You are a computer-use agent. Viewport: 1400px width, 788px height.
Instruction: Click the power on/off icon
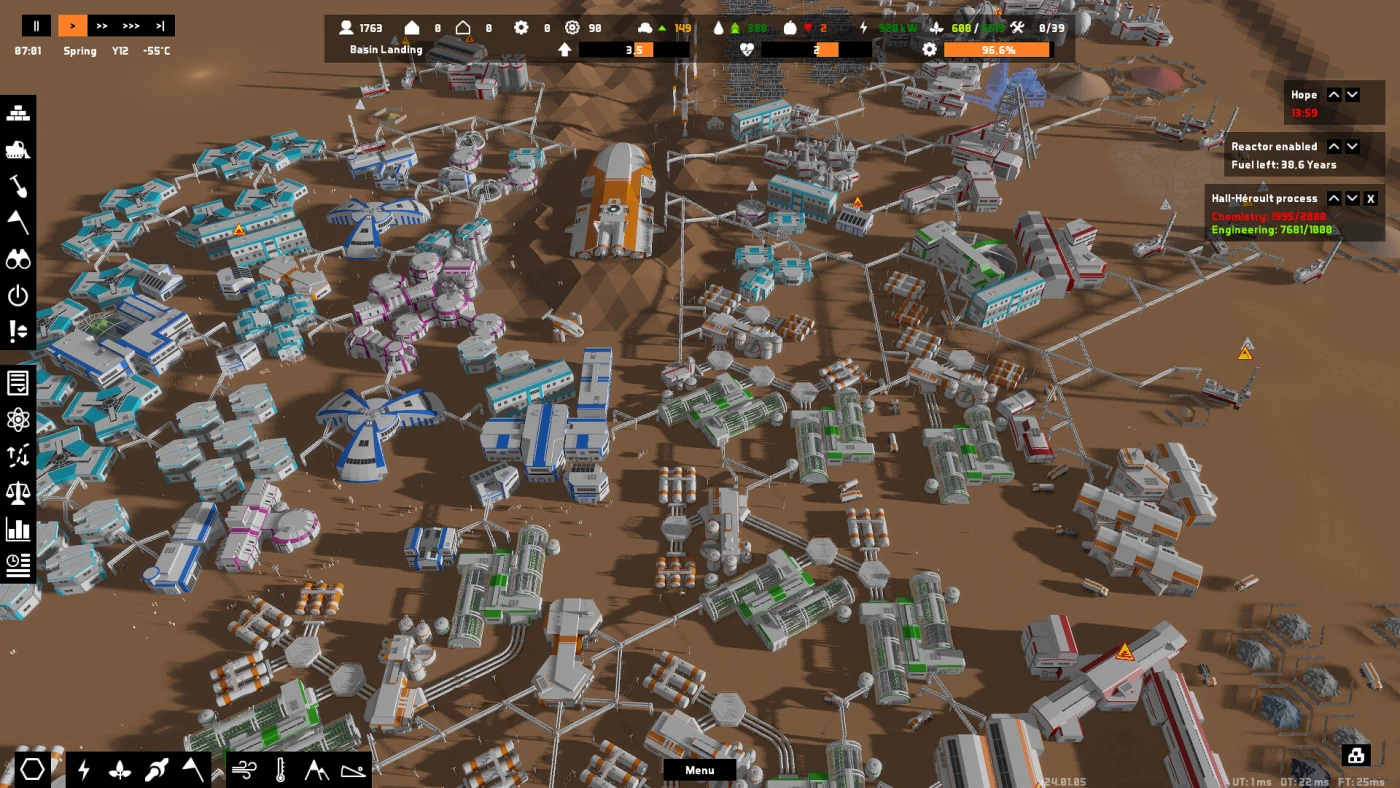point(18,295)
